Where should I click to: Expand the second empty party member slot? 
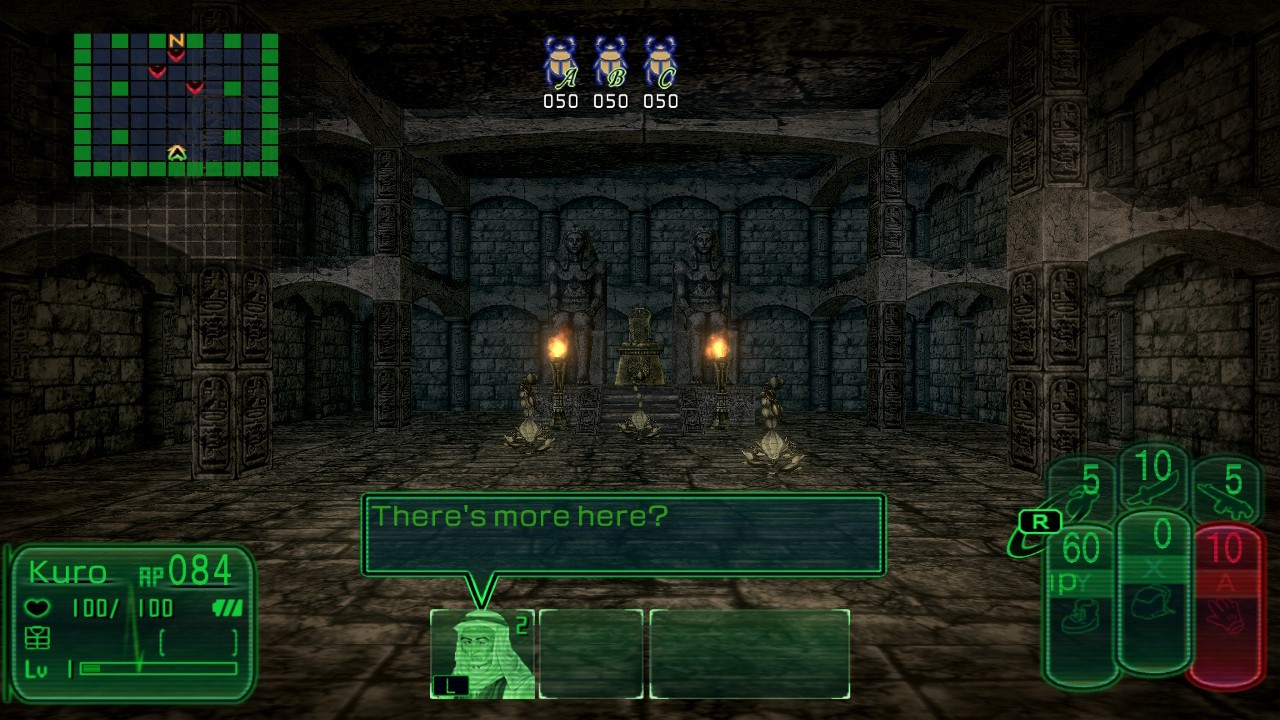click(x=748, y=652)
